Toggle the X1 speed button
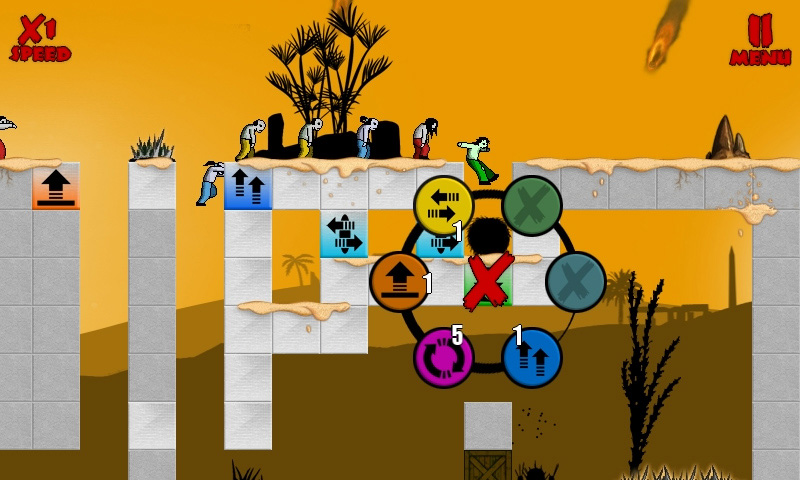The width and height of the screenshot is (800, 480). click(x=40, y=38)
